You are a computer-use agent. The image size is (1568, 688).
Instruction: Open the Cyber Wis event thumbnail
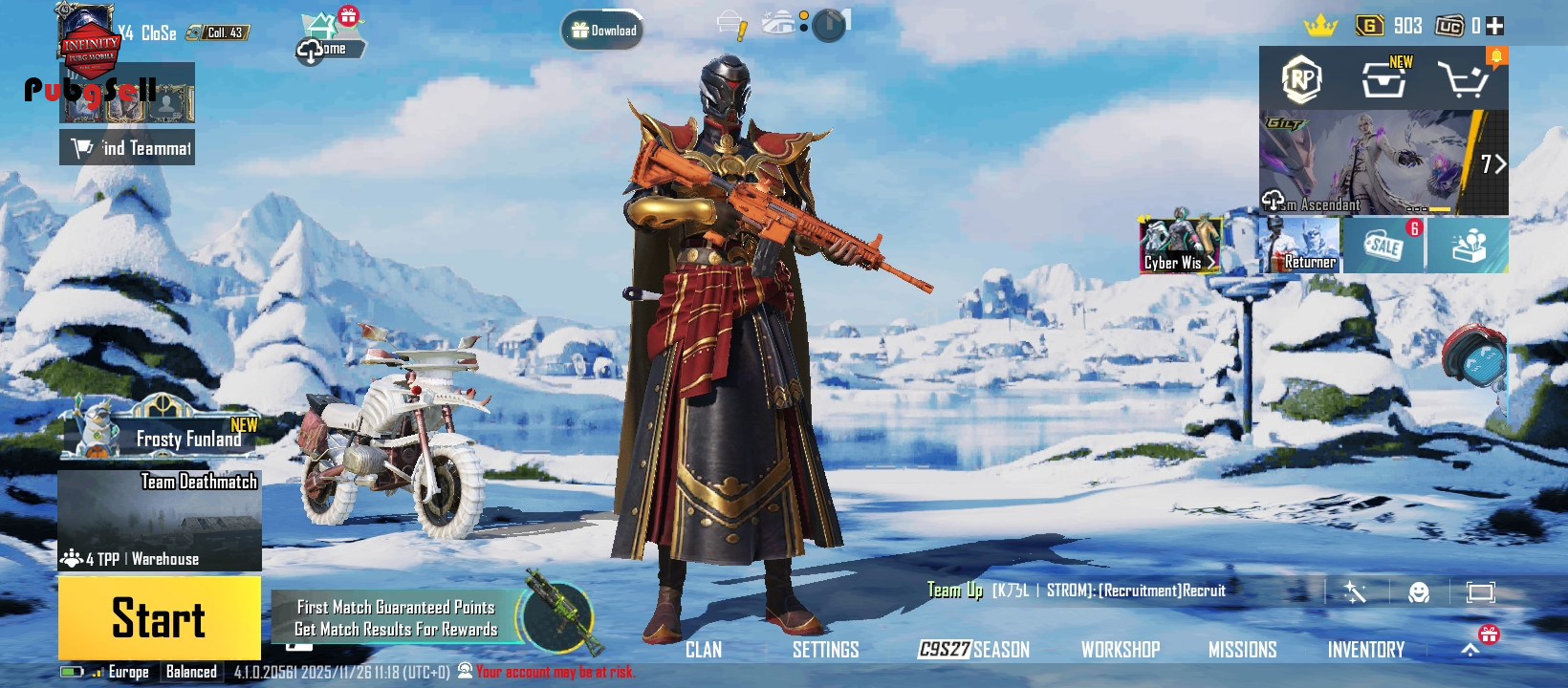click(1180, 246)
